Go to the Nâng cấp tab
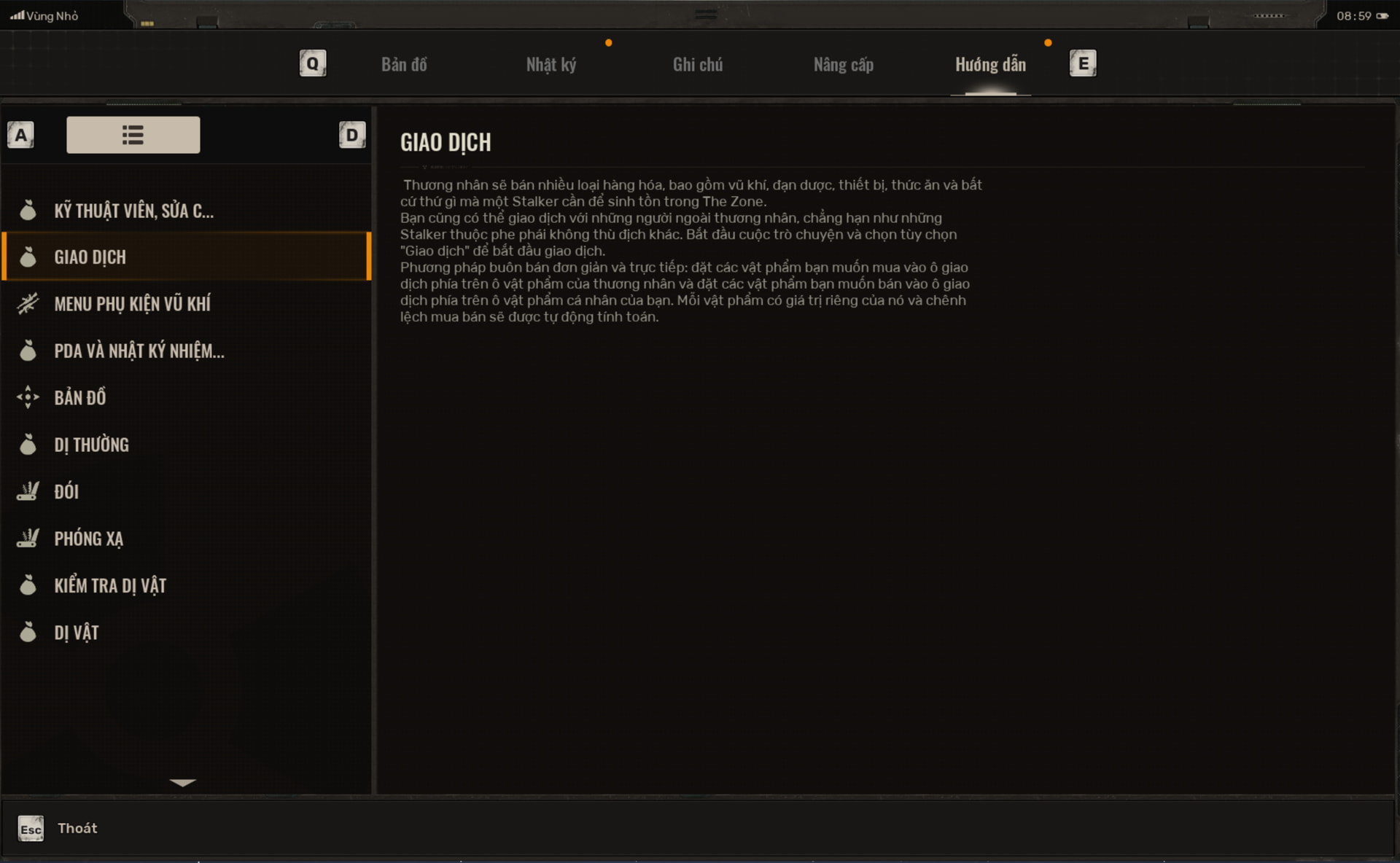1400x863 pixels. [x=844, y=65]
